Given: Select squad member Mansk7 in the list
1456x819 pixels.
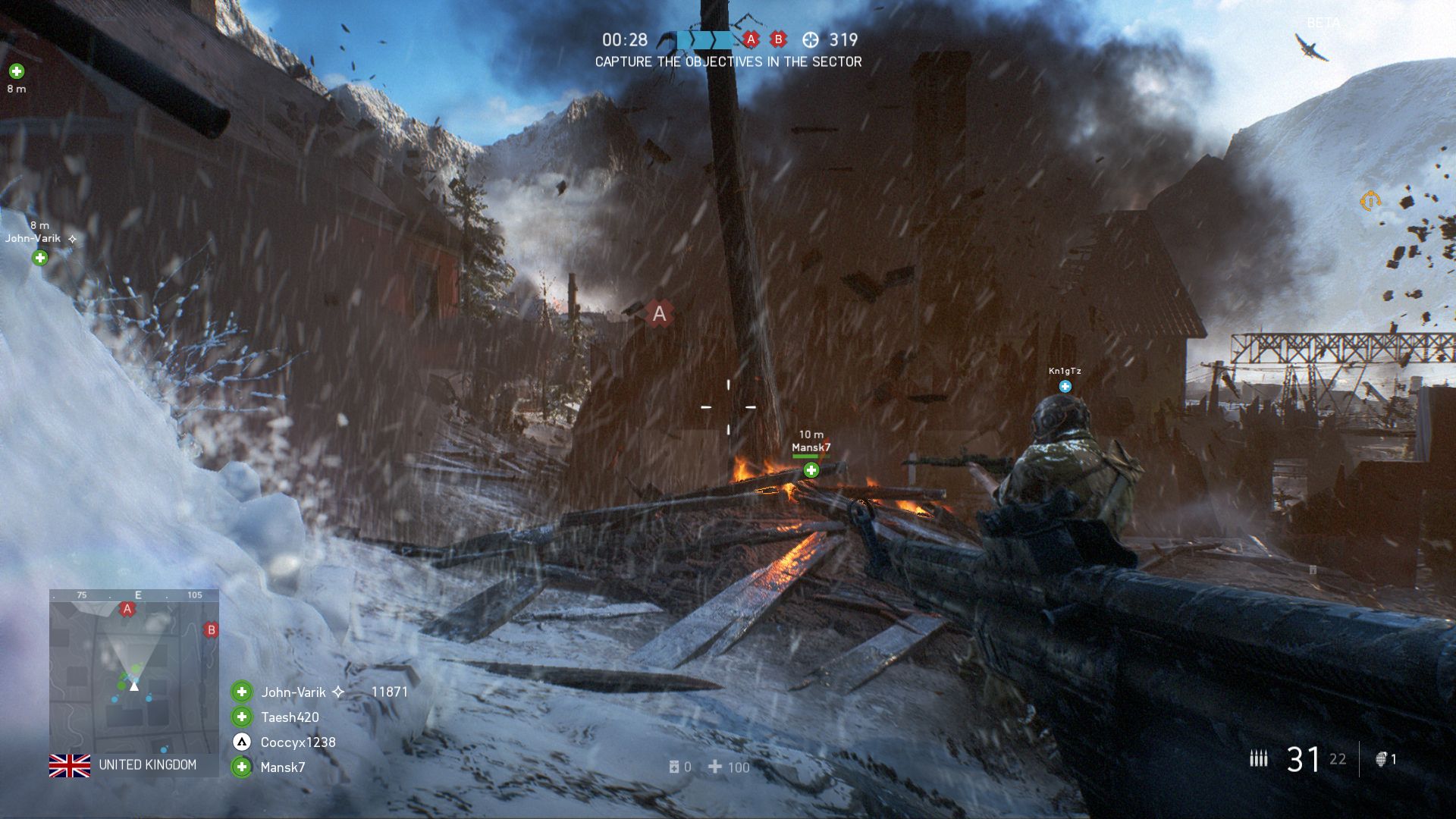Looking at the screenshot, I should click(281, 767).
